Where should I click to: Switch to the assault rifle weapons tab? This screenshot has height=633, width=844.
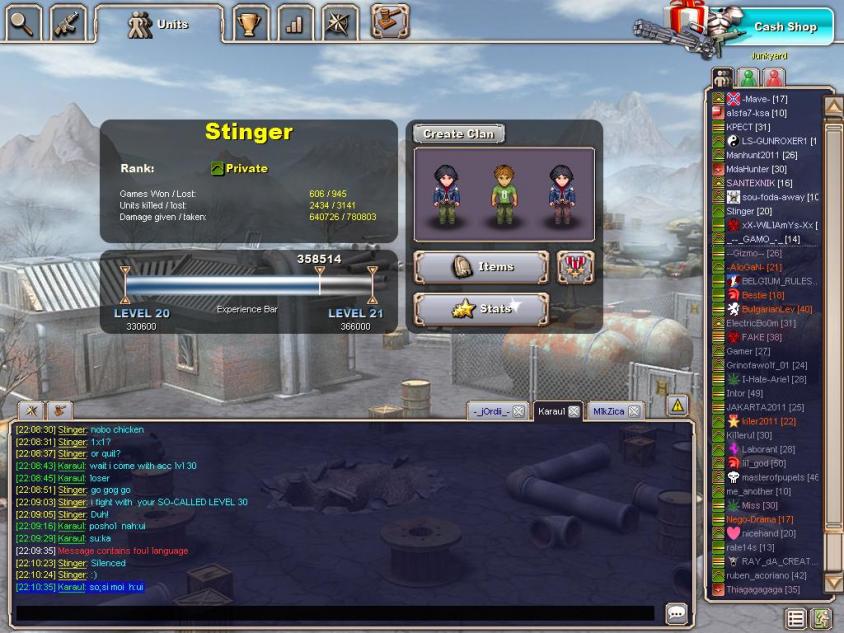tap(67, 20)
